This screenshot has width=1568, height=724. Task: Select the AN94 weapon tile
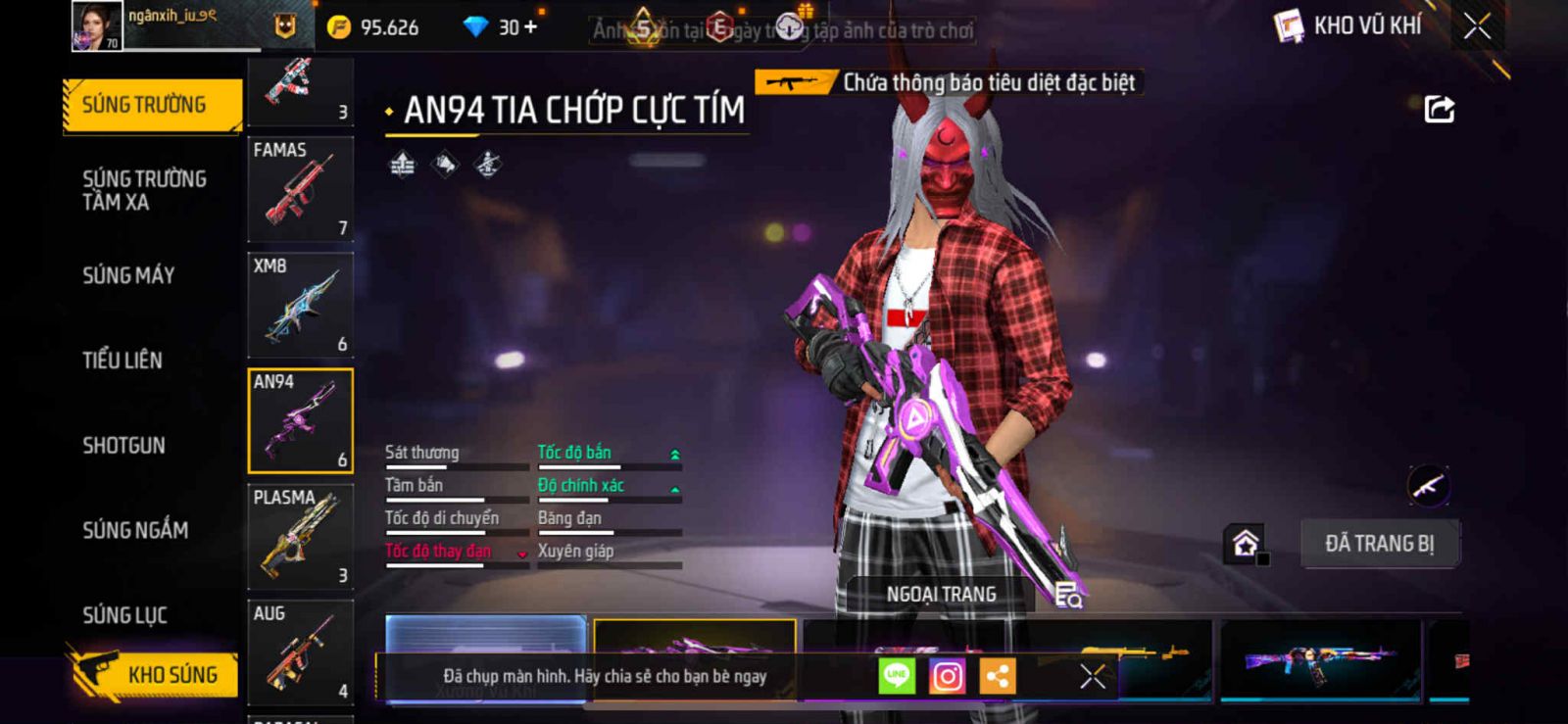click(x=300, y=421)
